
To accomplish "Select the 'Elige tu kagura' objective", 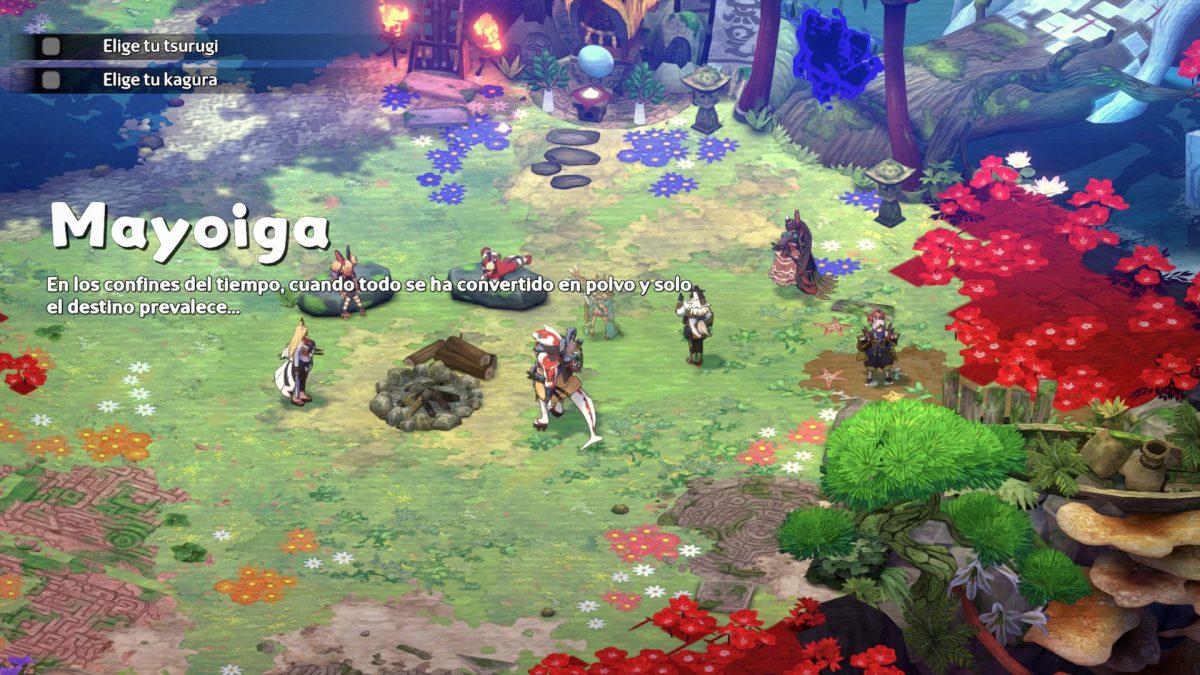I will tap(160, 79).
